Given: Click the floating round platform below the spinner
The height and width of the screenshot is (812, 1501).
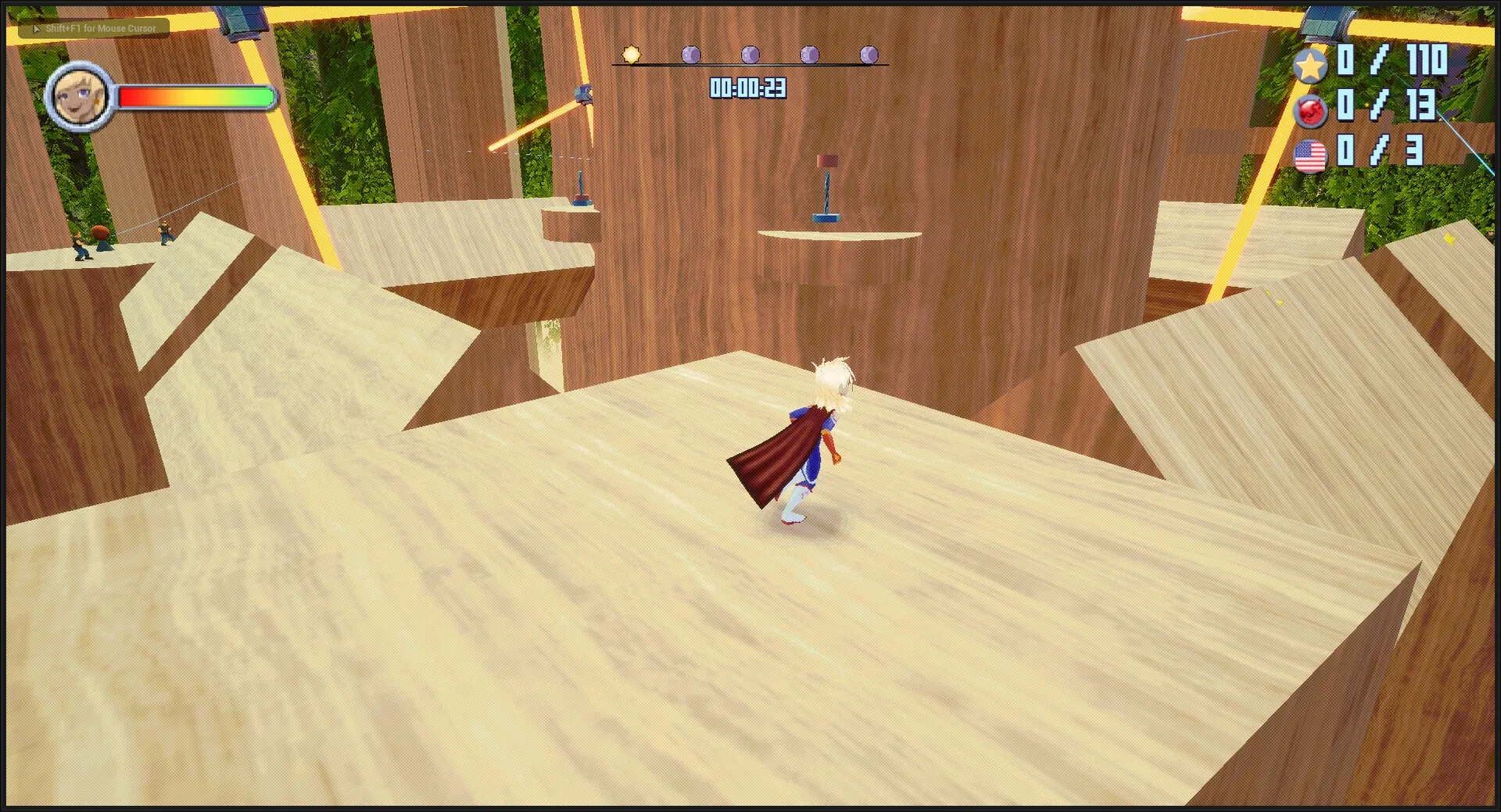Looking at the screenshot, I should (x=836, y=234).
